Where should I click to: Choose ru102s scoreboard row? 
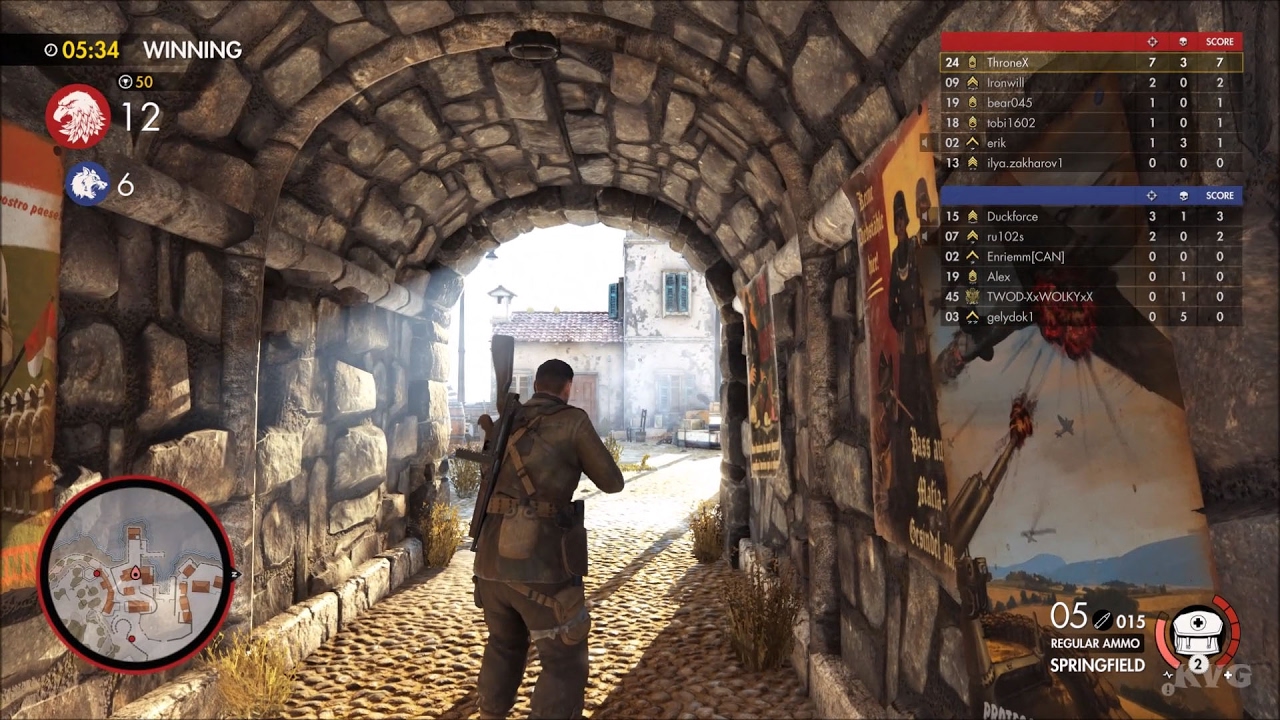click(x=1091, y=236)
